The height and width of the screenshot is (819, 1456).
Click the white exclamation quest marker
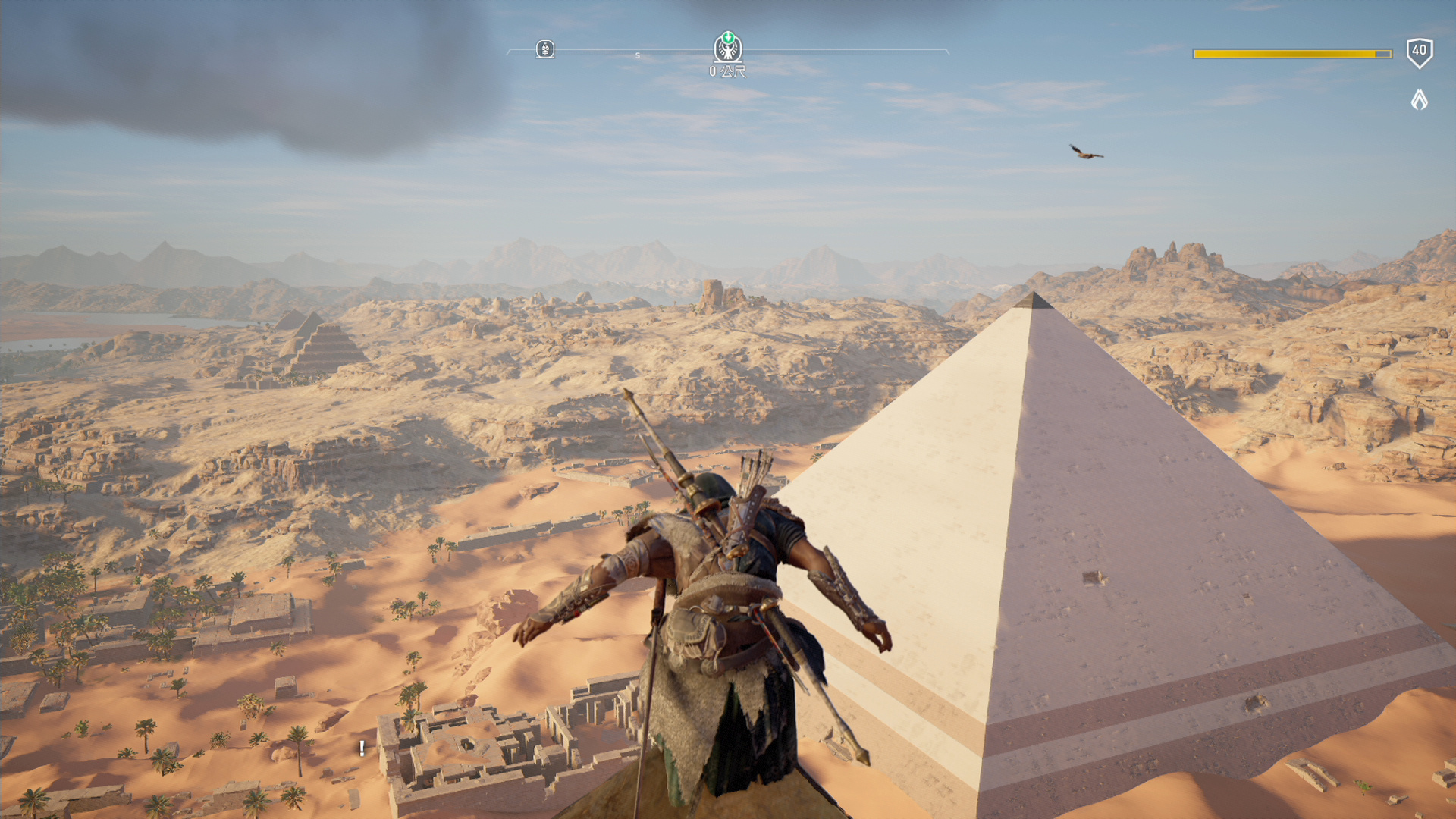click(x=362, y=748)
